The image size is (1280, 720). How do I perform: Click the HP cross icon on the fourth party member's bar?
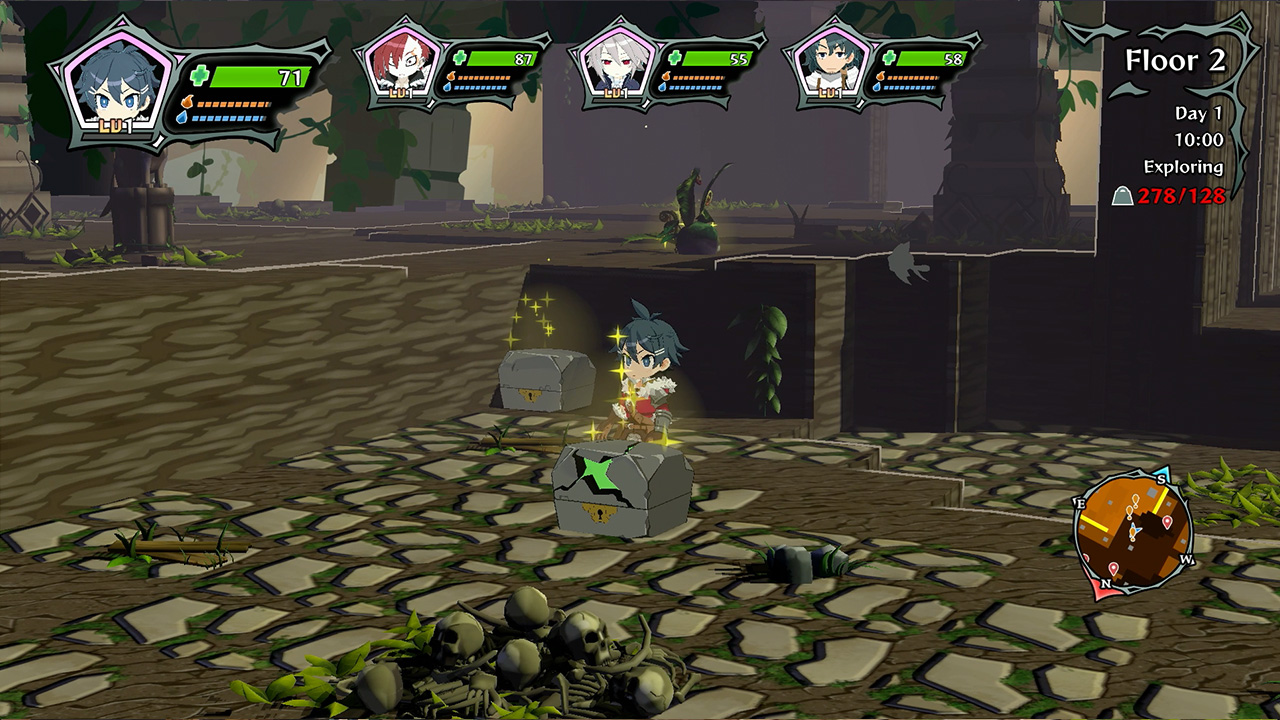(888, 57)
